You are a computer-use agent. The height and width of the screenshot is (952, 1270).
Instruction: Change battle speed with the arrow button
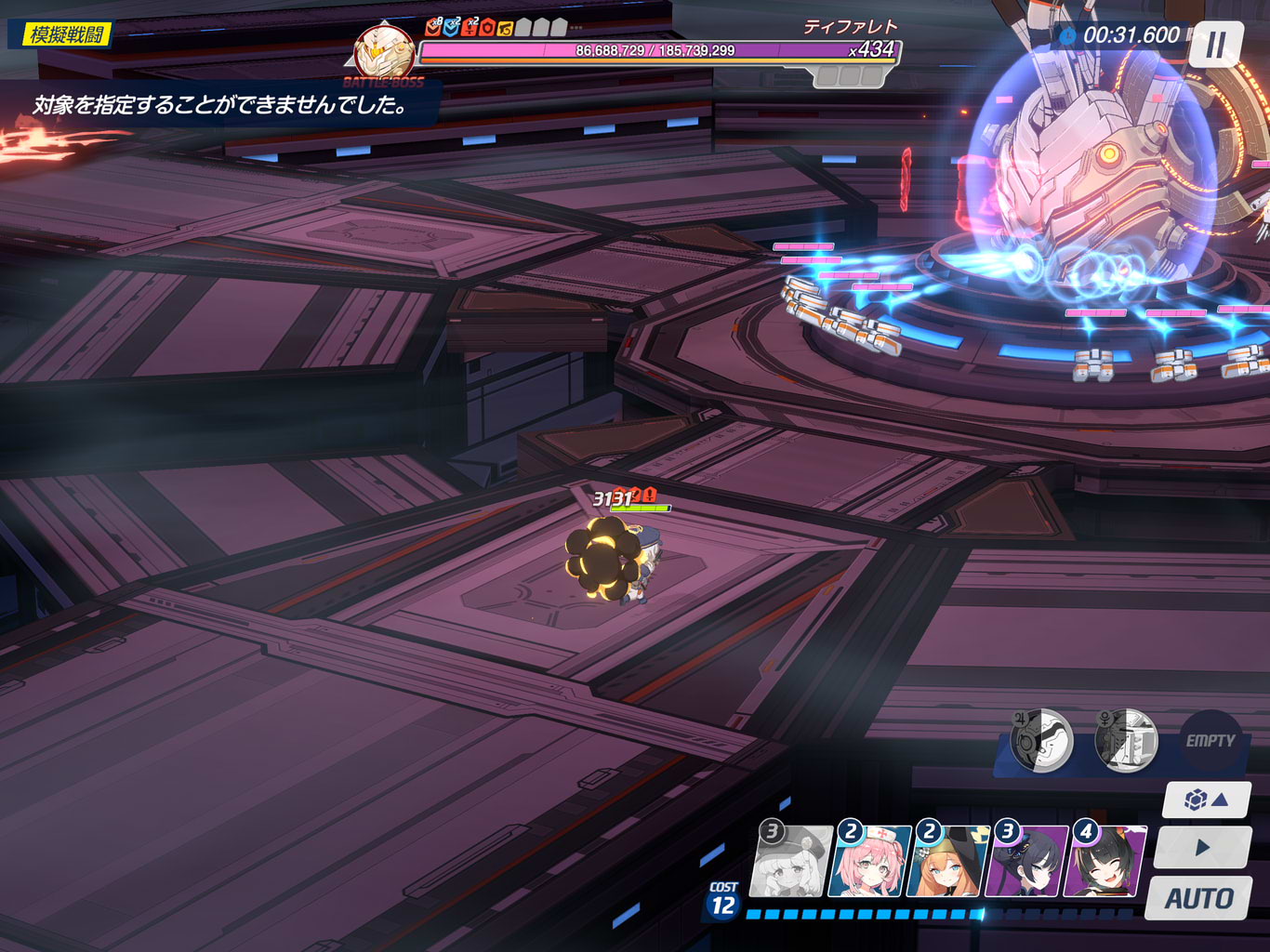1202,848
